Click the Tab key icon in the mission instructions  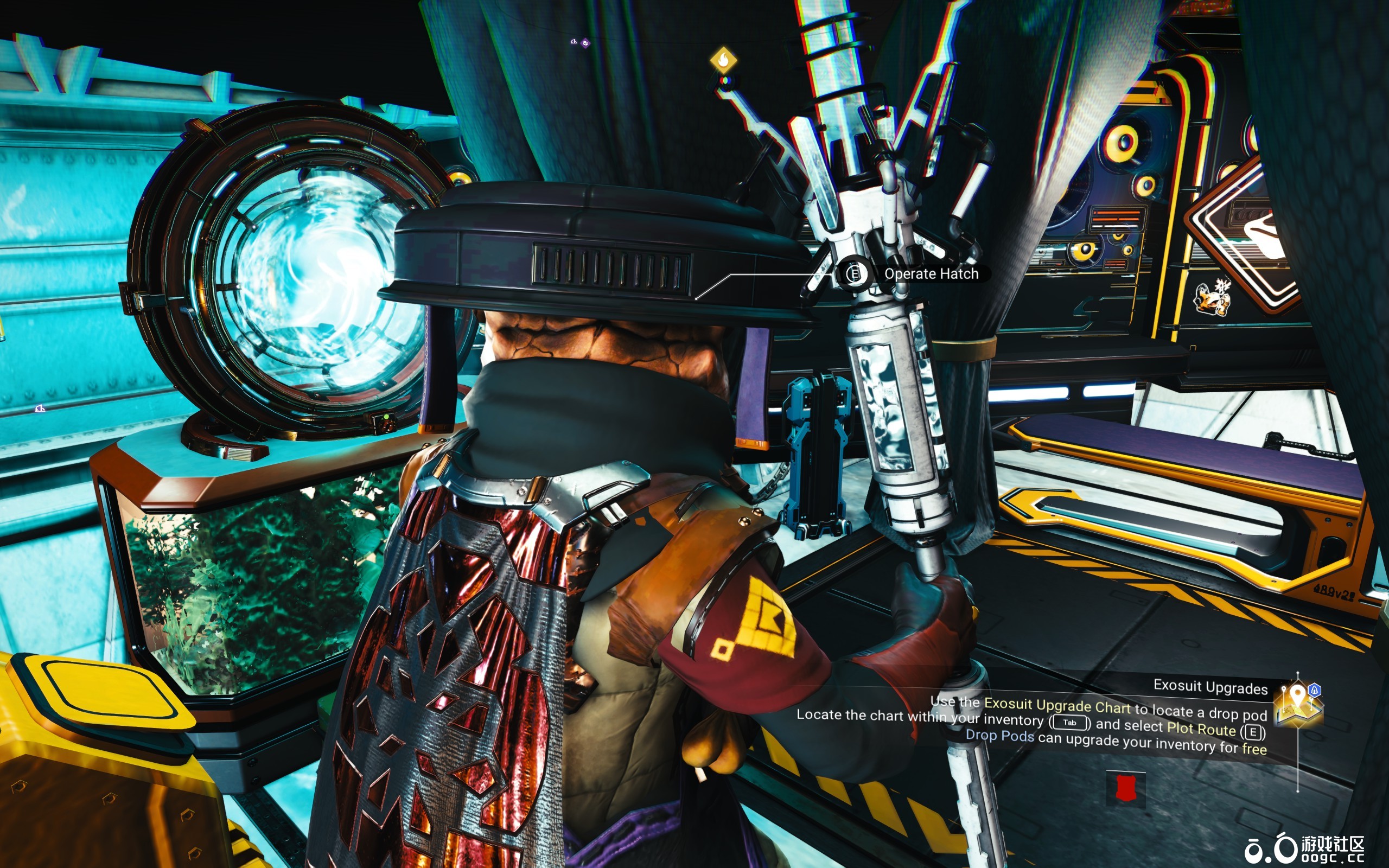tap(1070, 722)
